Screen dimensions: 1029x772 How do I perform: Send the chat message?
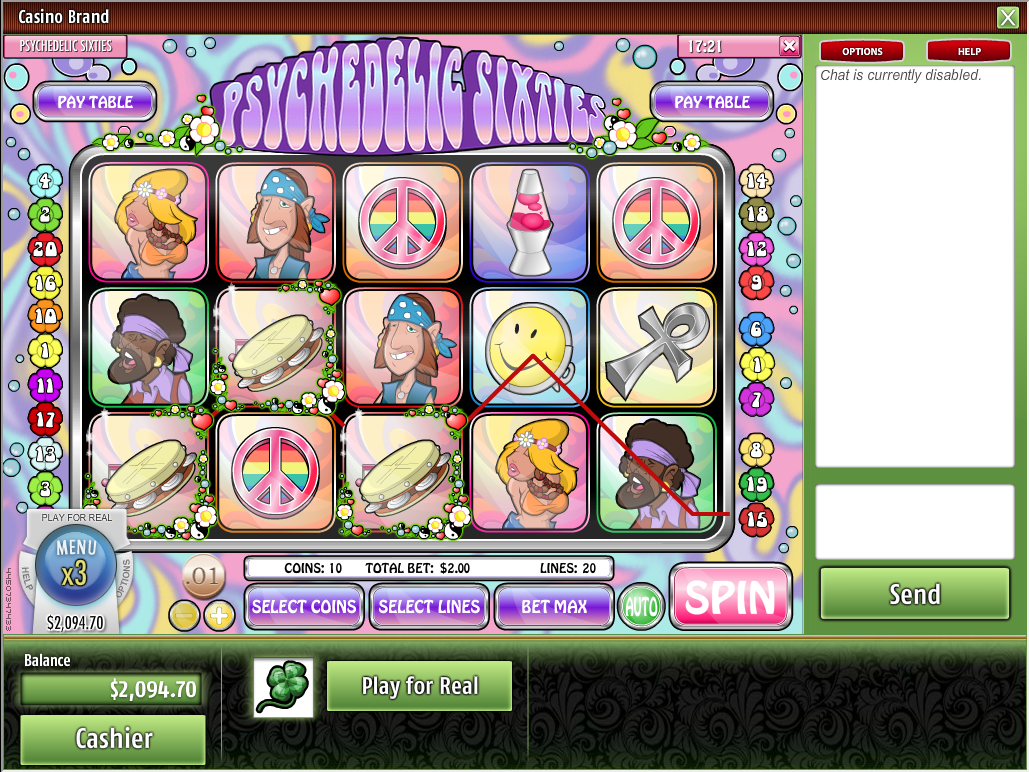pos(914,594)
